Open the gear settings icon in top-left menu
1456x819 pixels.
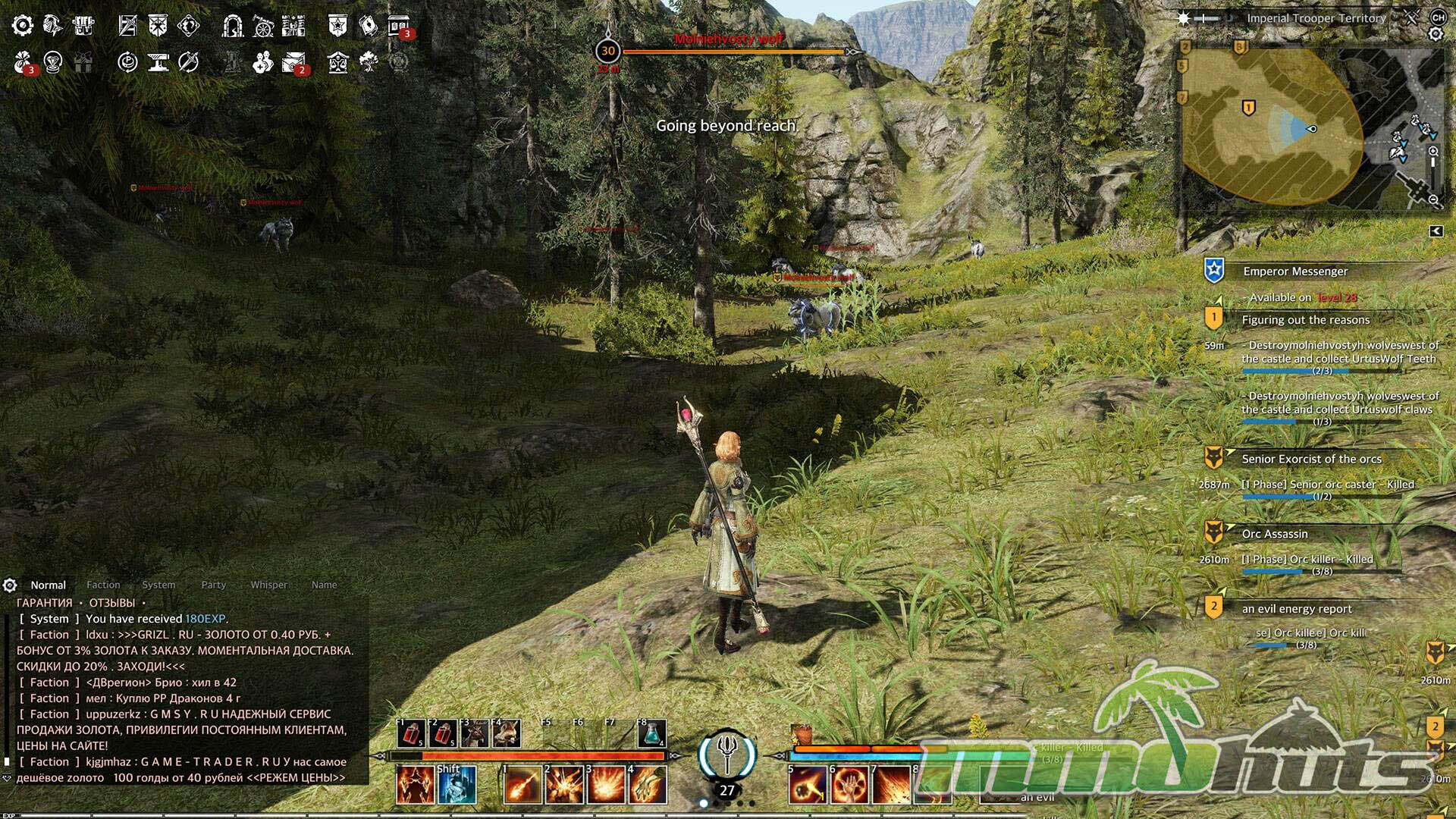(x=22, y=26)
